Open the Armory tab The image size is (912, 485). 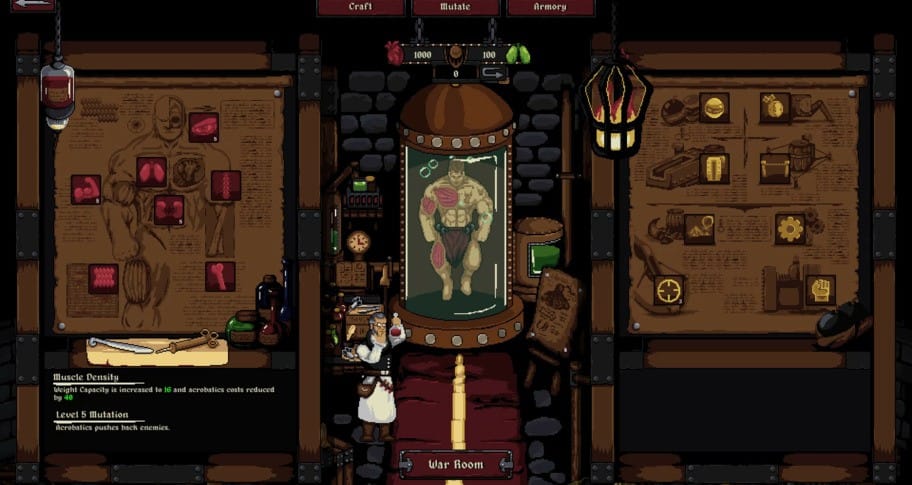click(550, 7)
